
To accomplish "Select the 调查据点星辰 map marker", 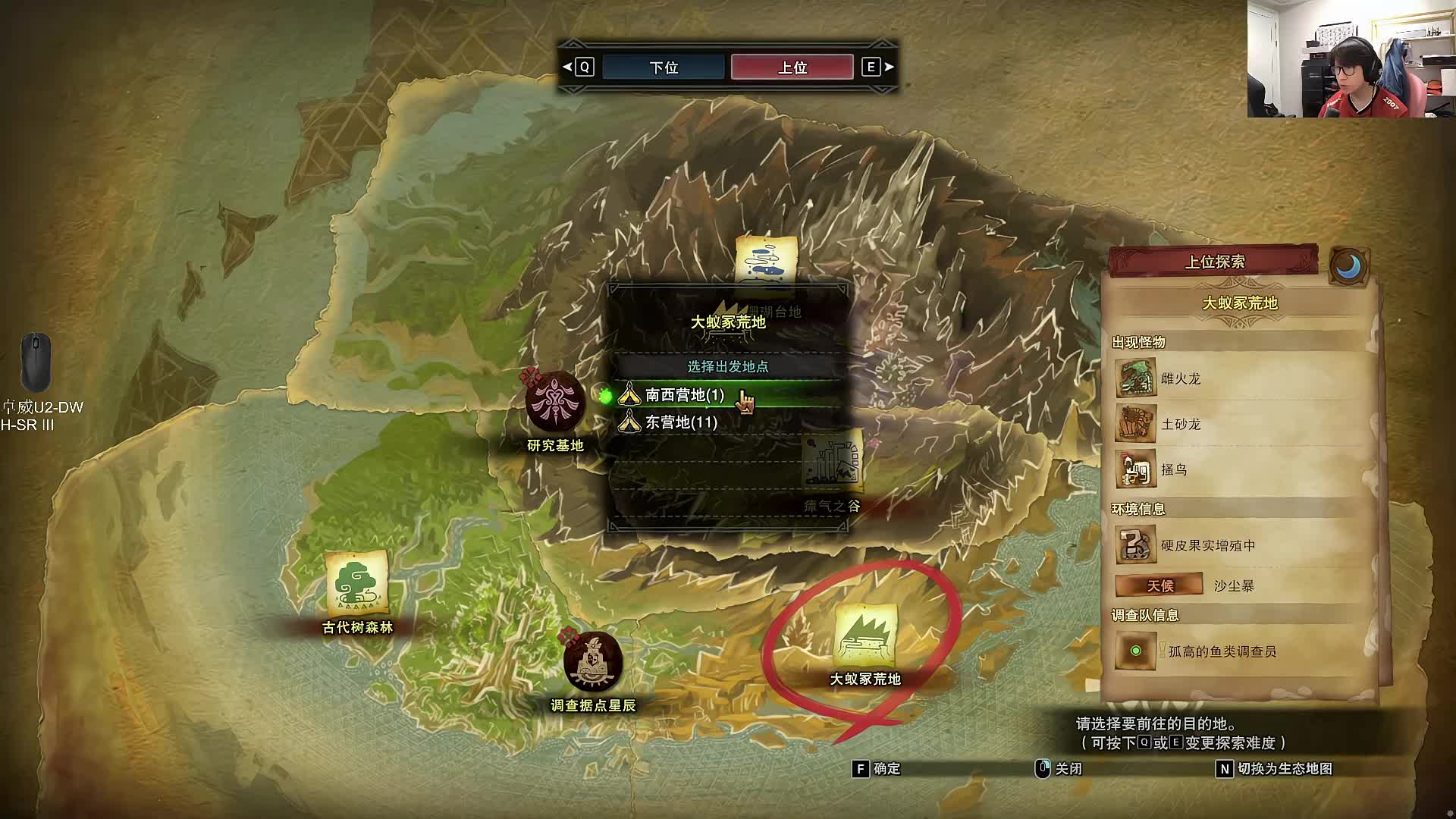I will click(592, 662).
